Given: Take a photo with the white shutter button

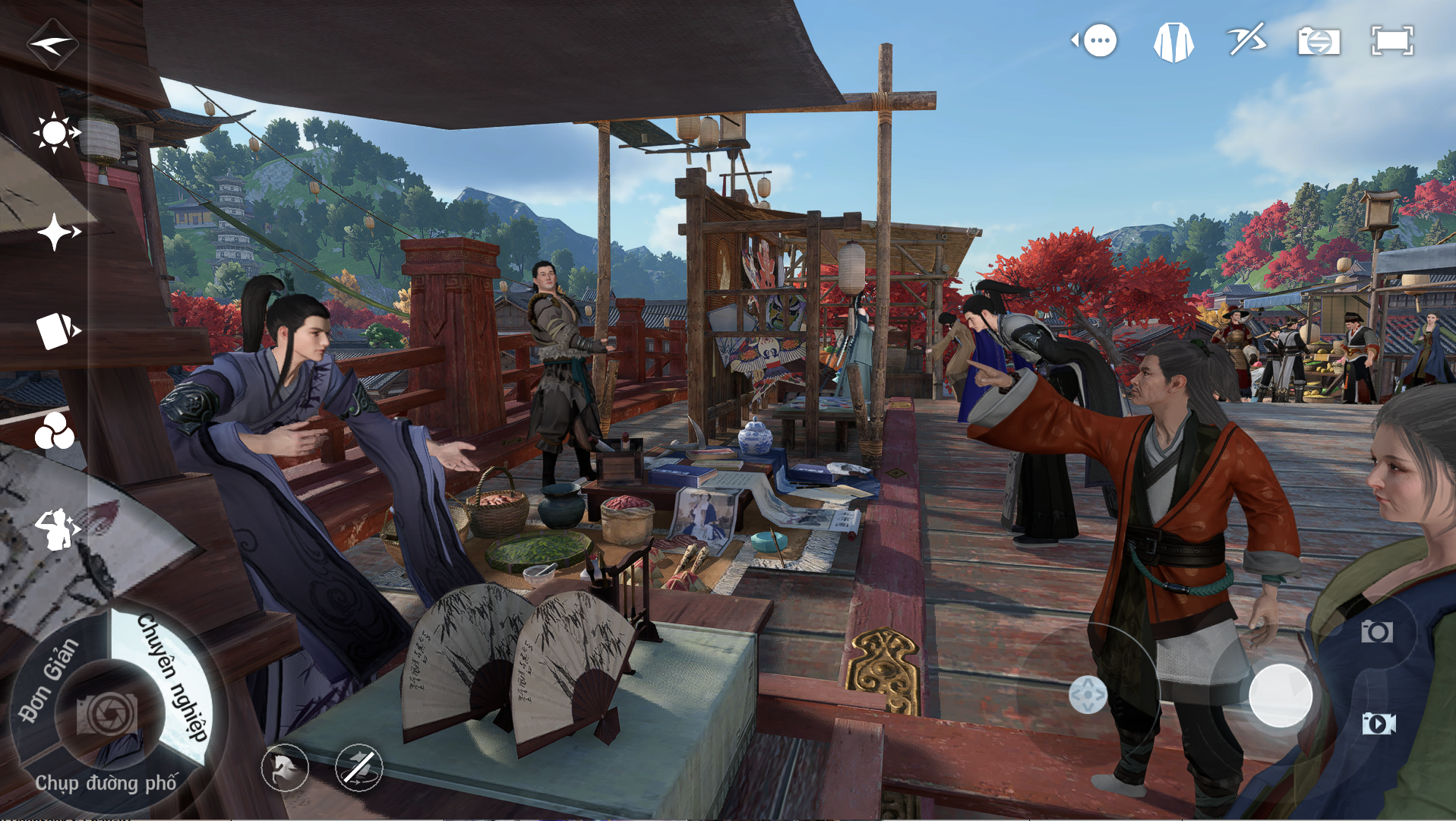Looking at the screenshot, I should [x=1281, y=695].
